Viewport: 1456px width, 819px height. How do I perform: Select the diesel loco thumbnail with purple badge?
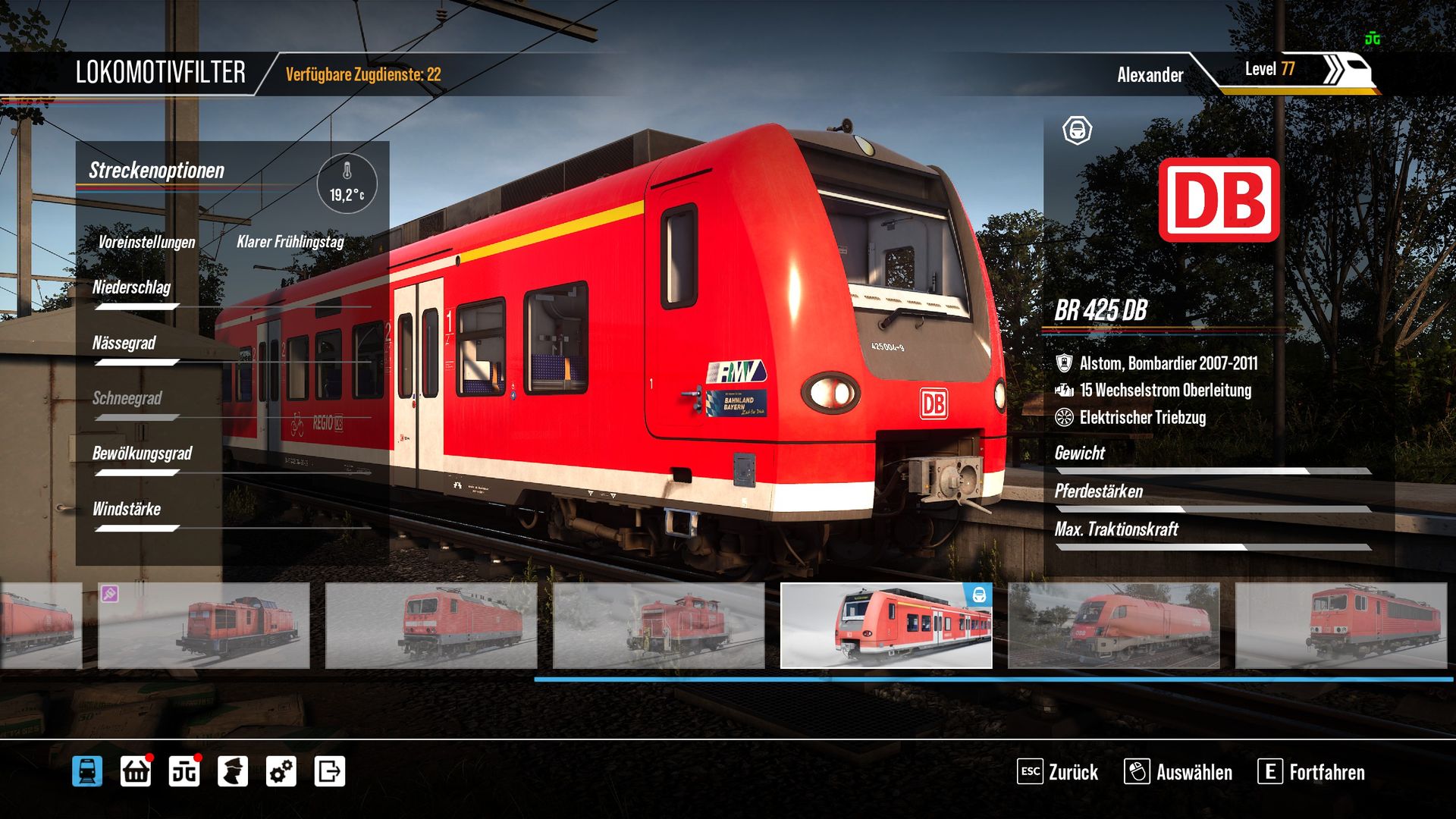pyautogui.click(x=203, y=626)
